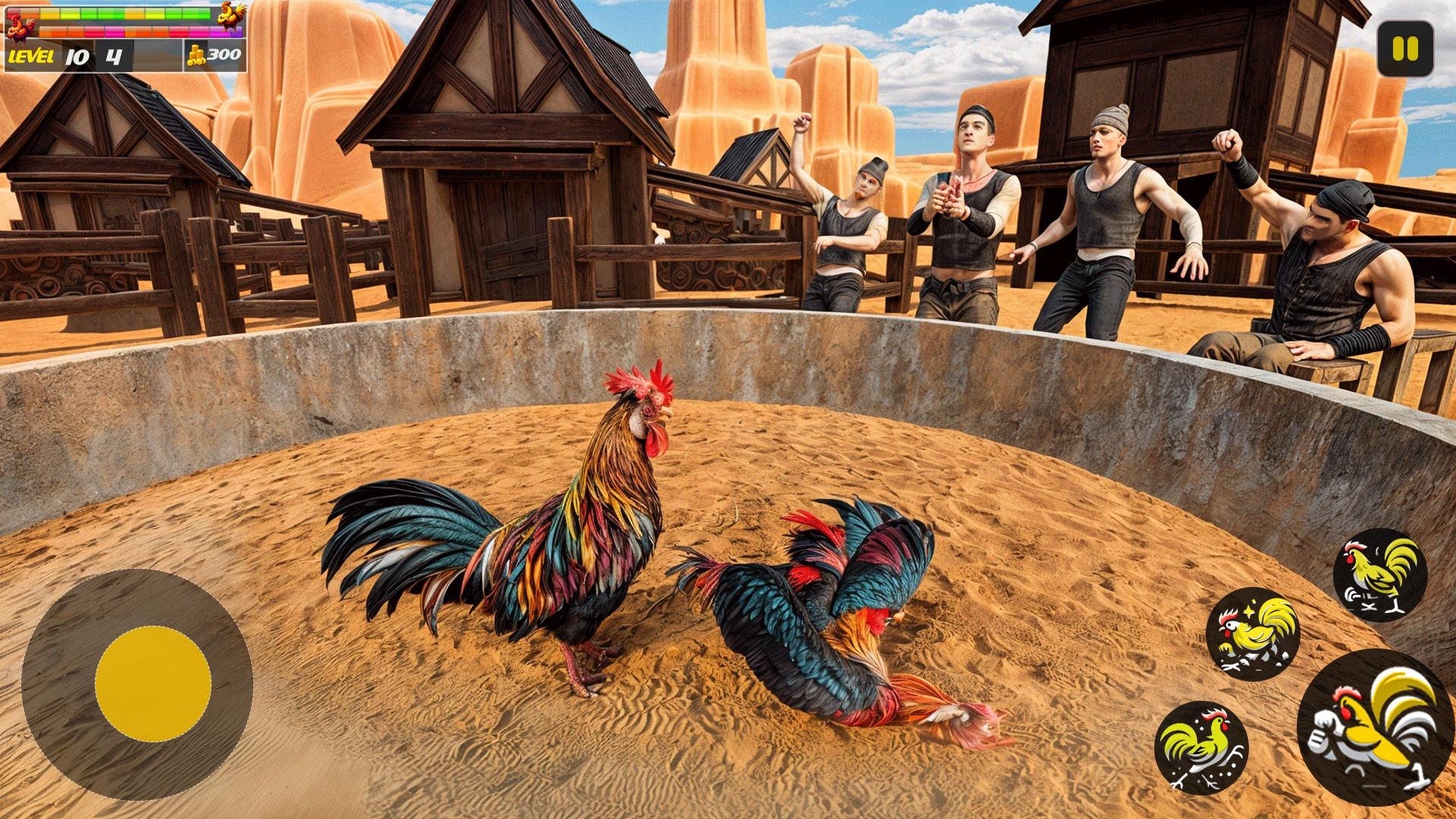
Task: Use the pouncing rooster attack with yellow star
Action: point(1253,634)
